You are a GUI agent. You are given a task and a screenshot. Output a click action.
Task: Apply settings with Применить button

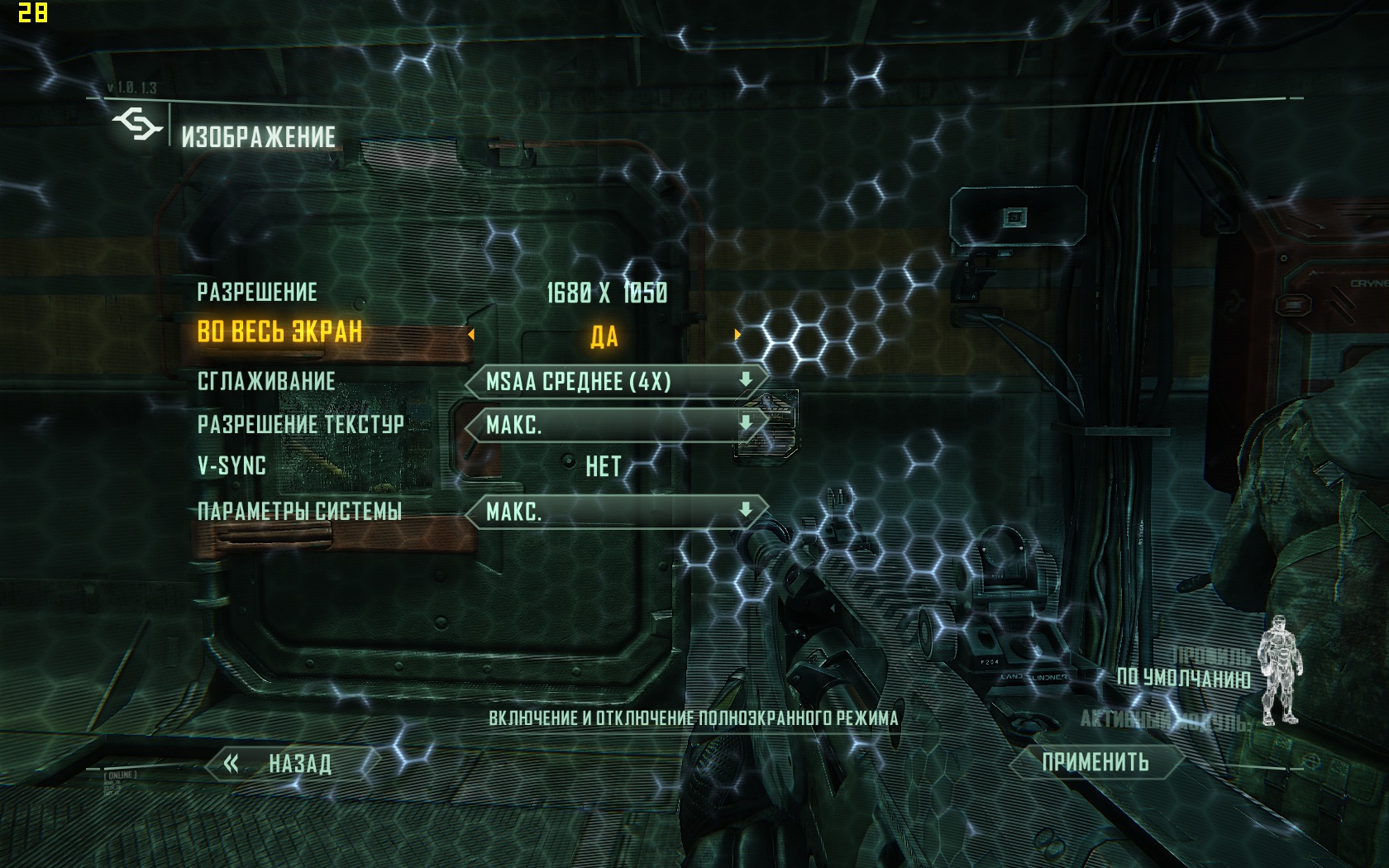pyautogui.click(x=1095, y=762)
